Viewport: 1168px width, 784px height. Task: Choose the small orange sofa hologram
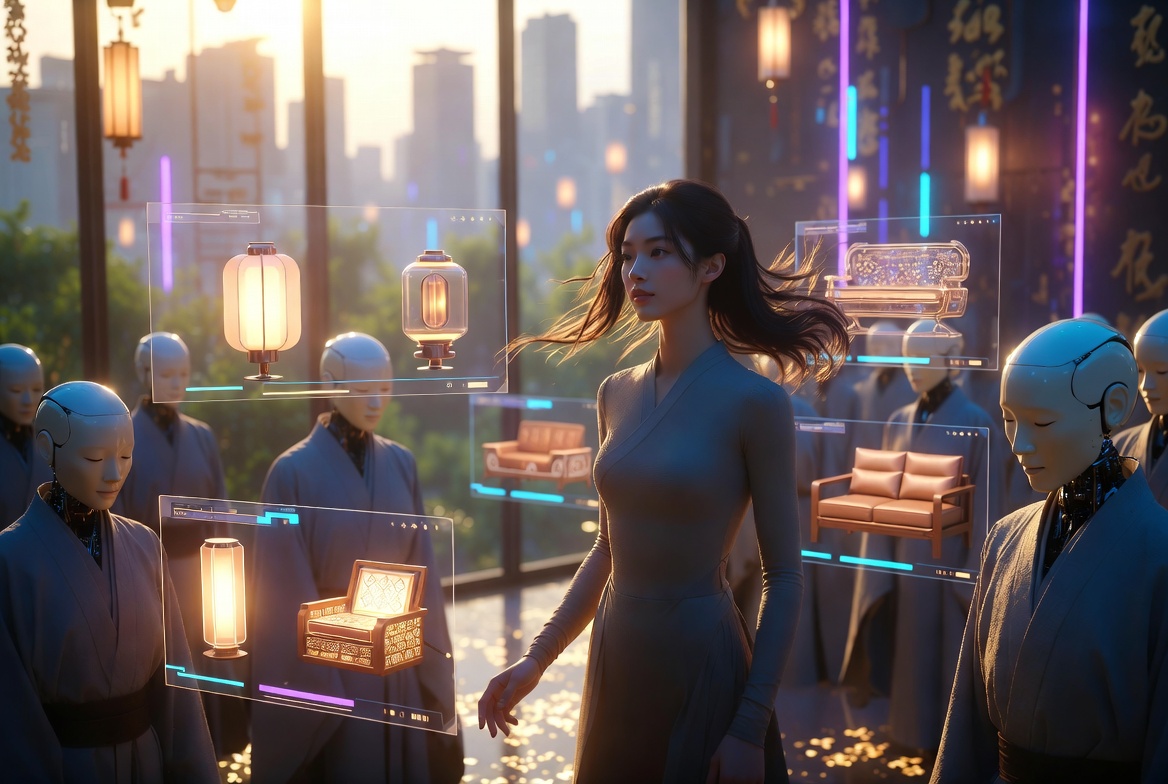point(538,452)
